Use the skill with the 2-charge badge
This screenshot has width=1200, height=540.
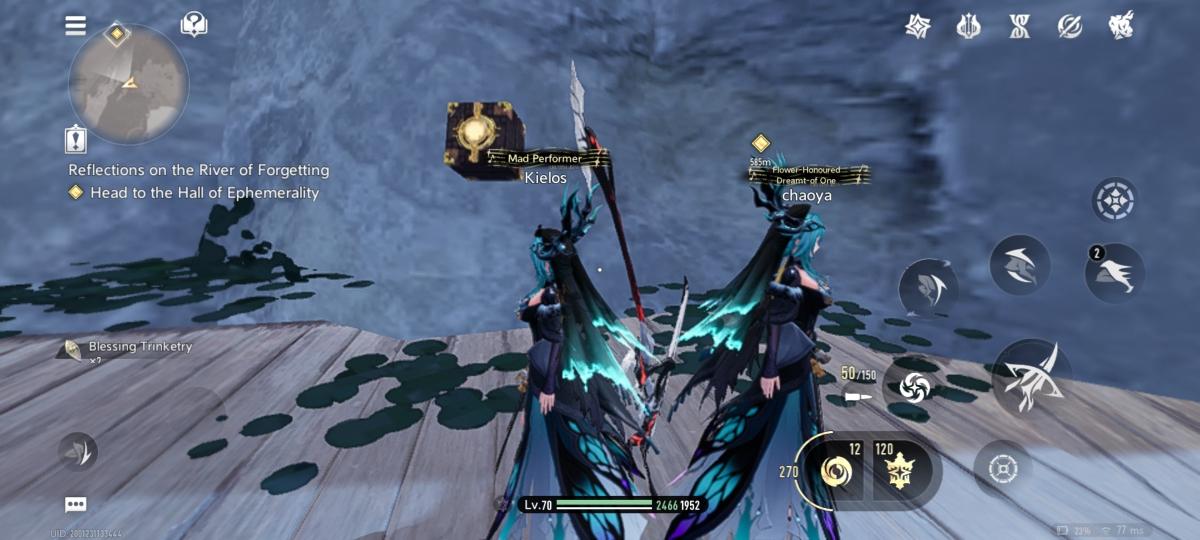click(1115, 273)
